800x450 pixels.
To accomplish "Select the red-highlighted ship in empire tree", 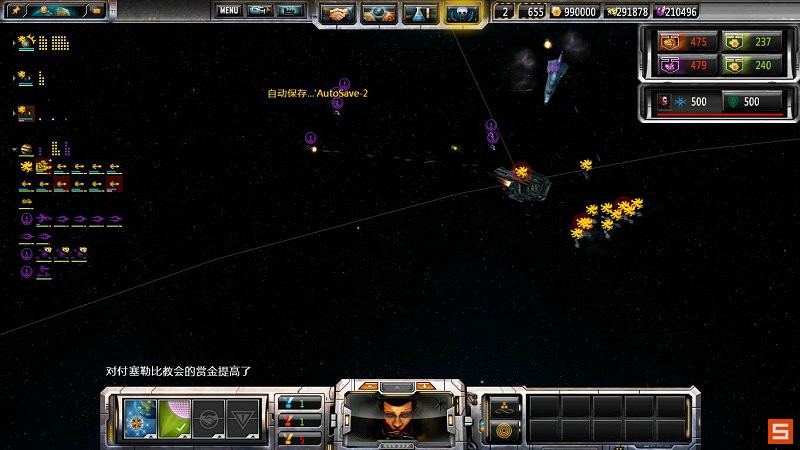I will click(114, 184).
